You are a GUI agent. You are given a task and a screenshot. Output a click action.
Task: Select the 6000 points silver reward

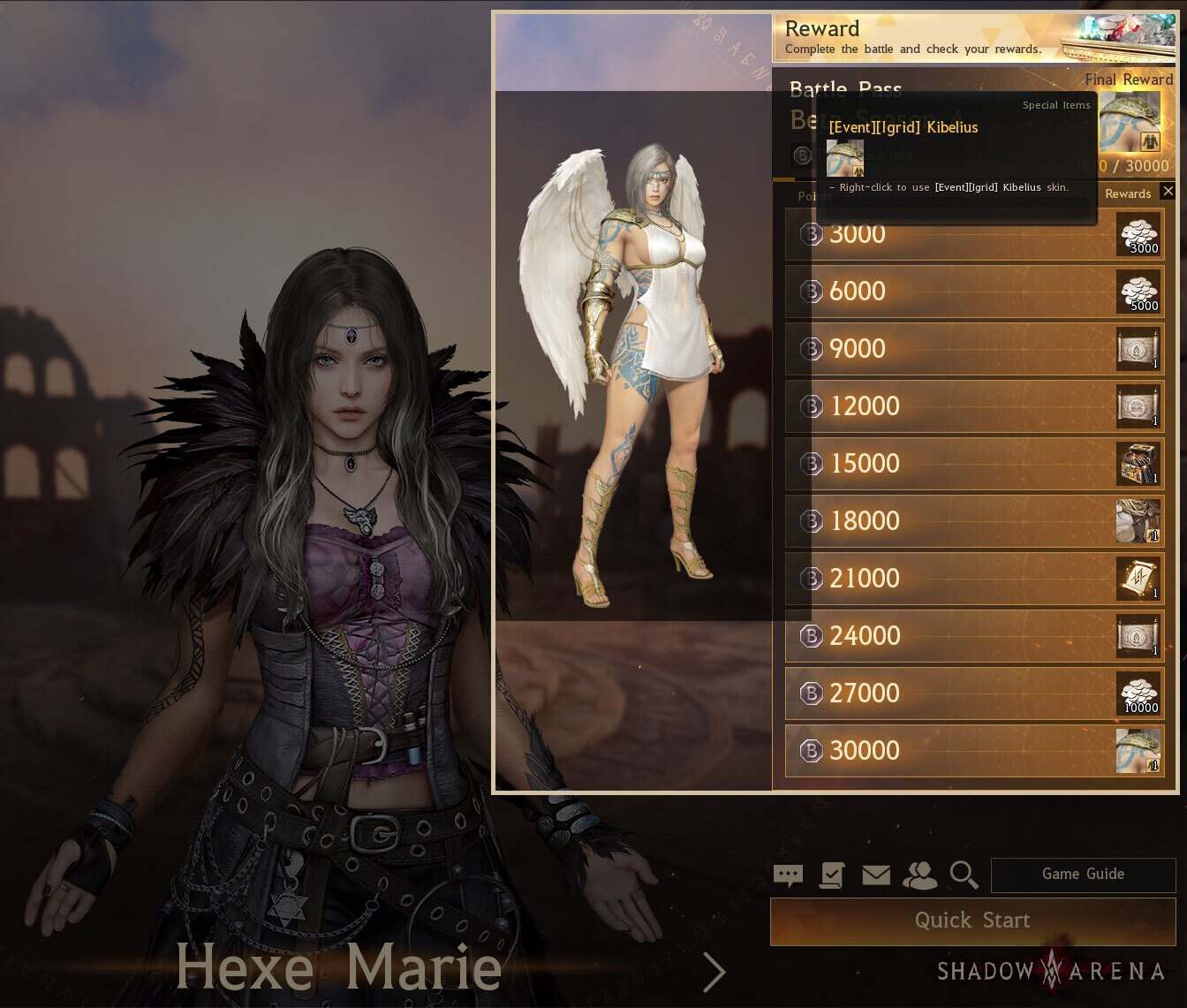pyautogui.click(x=1138, y=292)
